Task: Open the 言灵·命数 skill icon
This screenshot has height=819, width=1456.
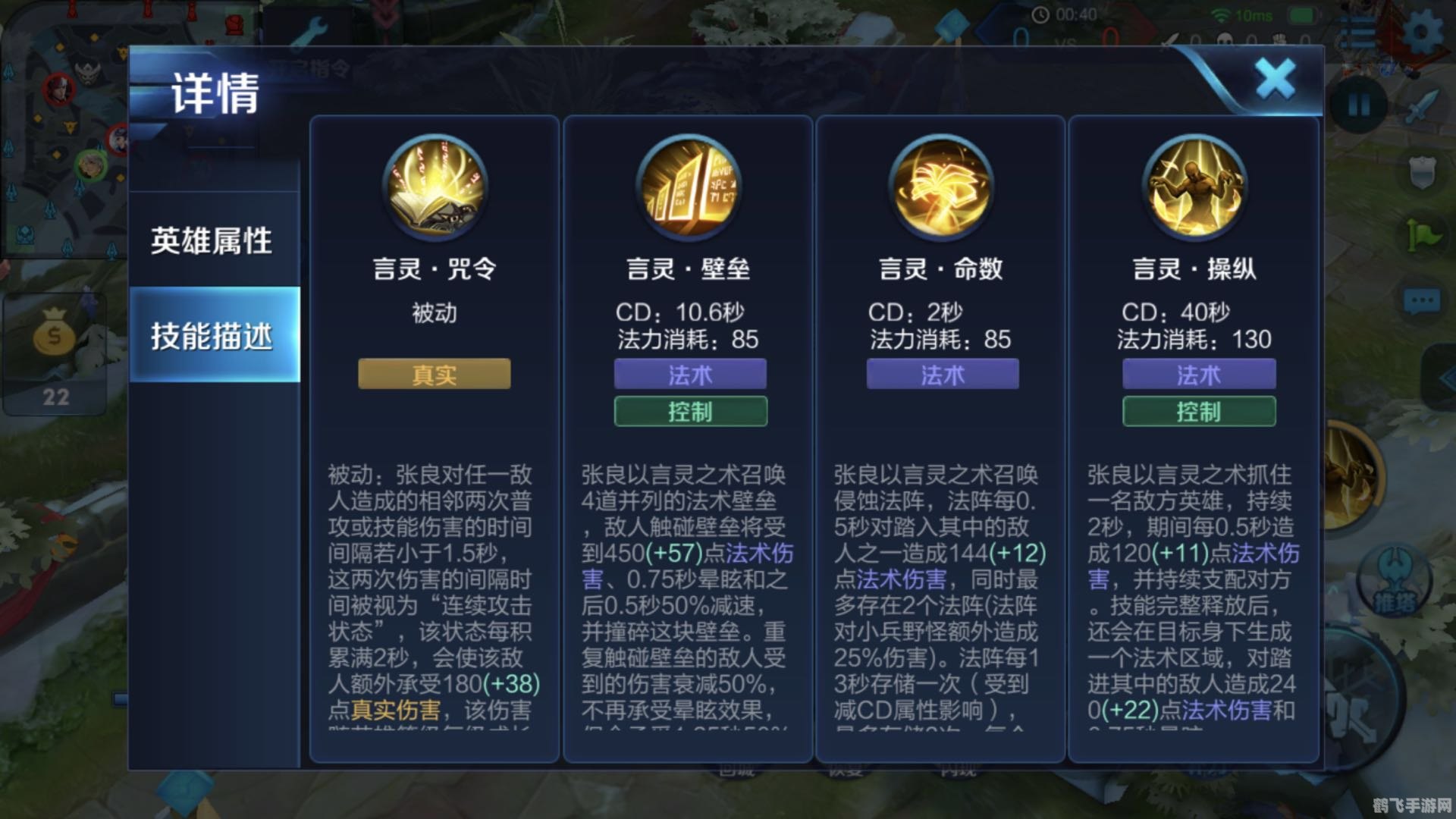Action: click(943, 188)
